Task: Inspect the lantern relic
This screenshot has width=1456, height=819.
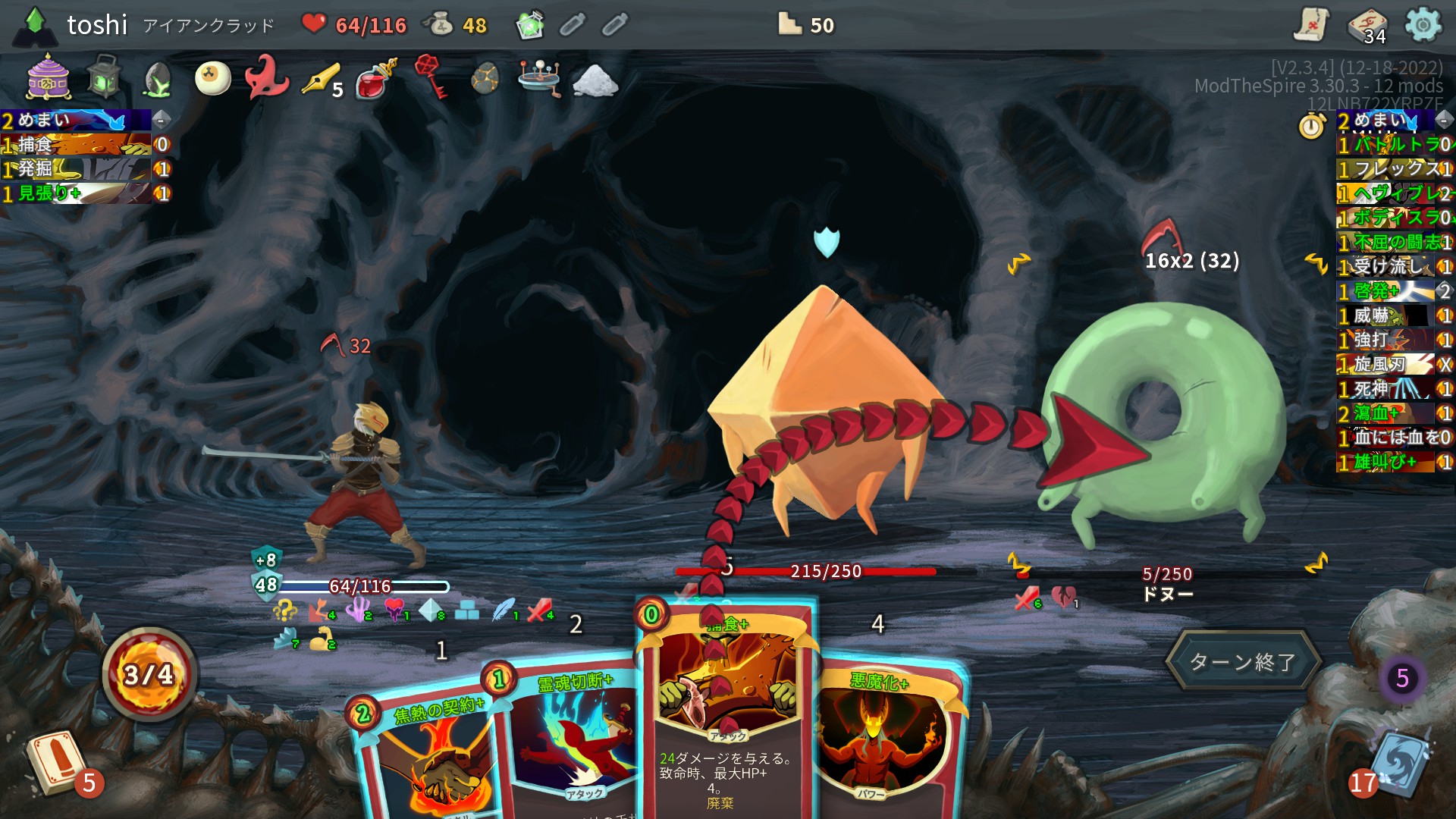Action: point(104,77)
